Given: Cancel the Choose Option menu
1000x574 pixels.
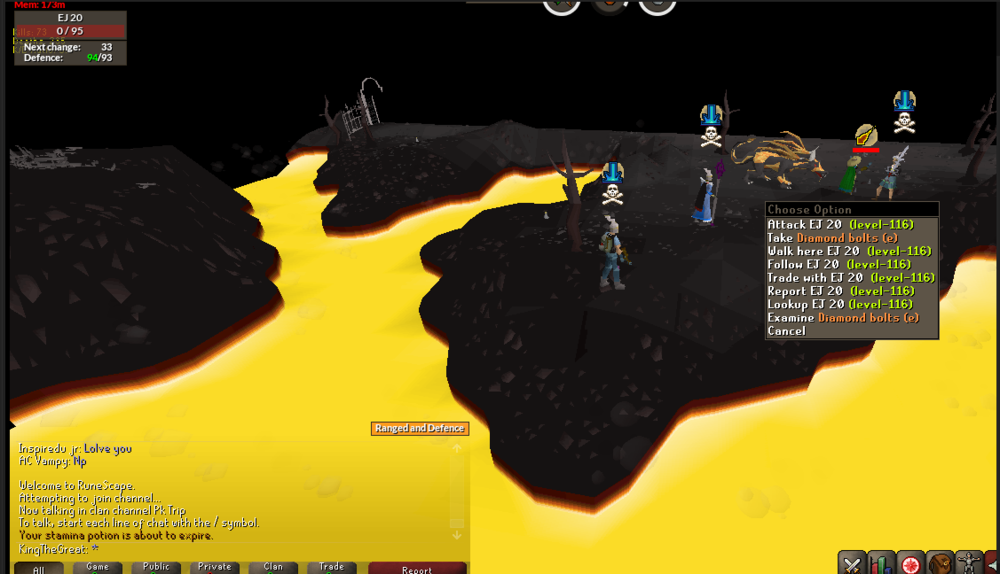Looking at the screenshot, I should (x=787, y=331).
